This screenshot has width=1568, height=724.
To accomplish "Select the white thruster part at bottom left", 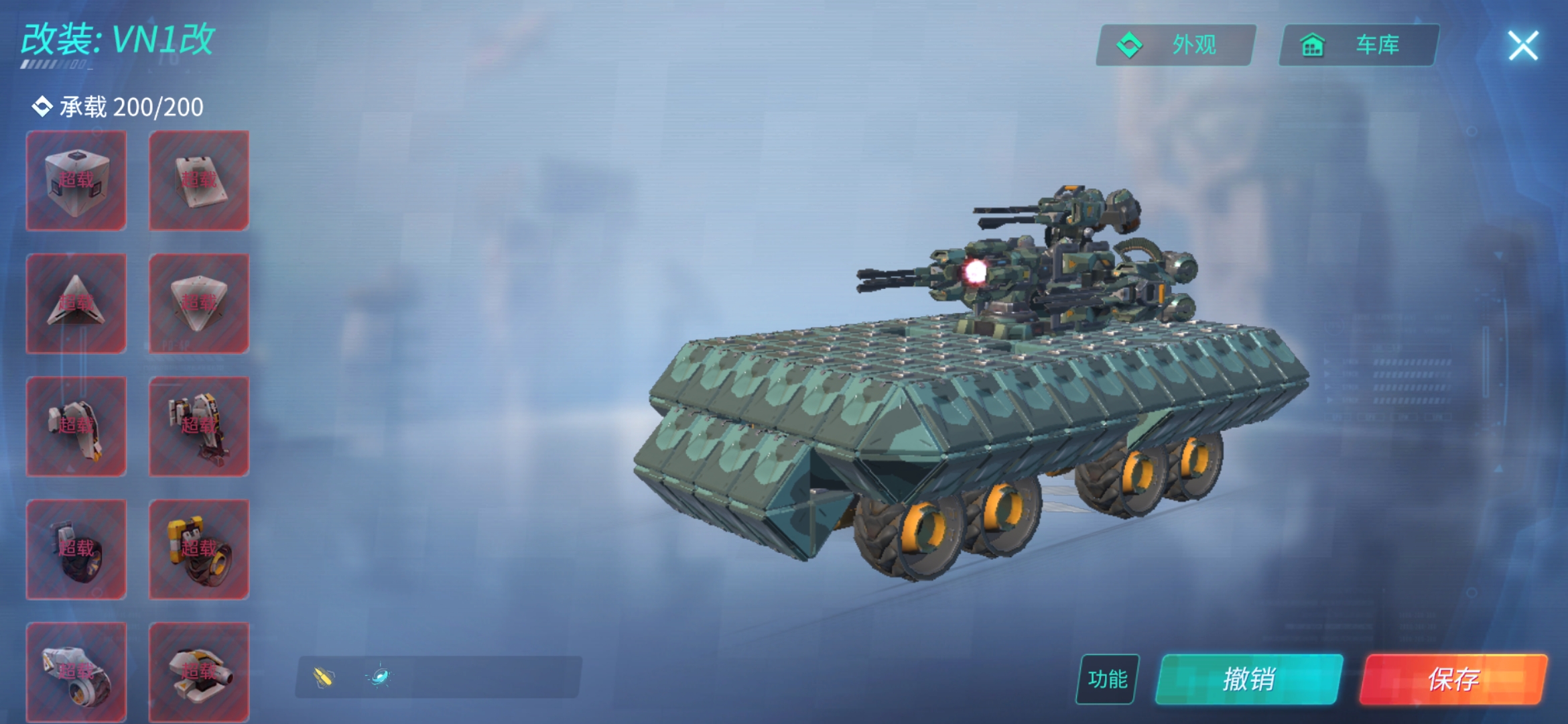I will [x=76, y=670].
